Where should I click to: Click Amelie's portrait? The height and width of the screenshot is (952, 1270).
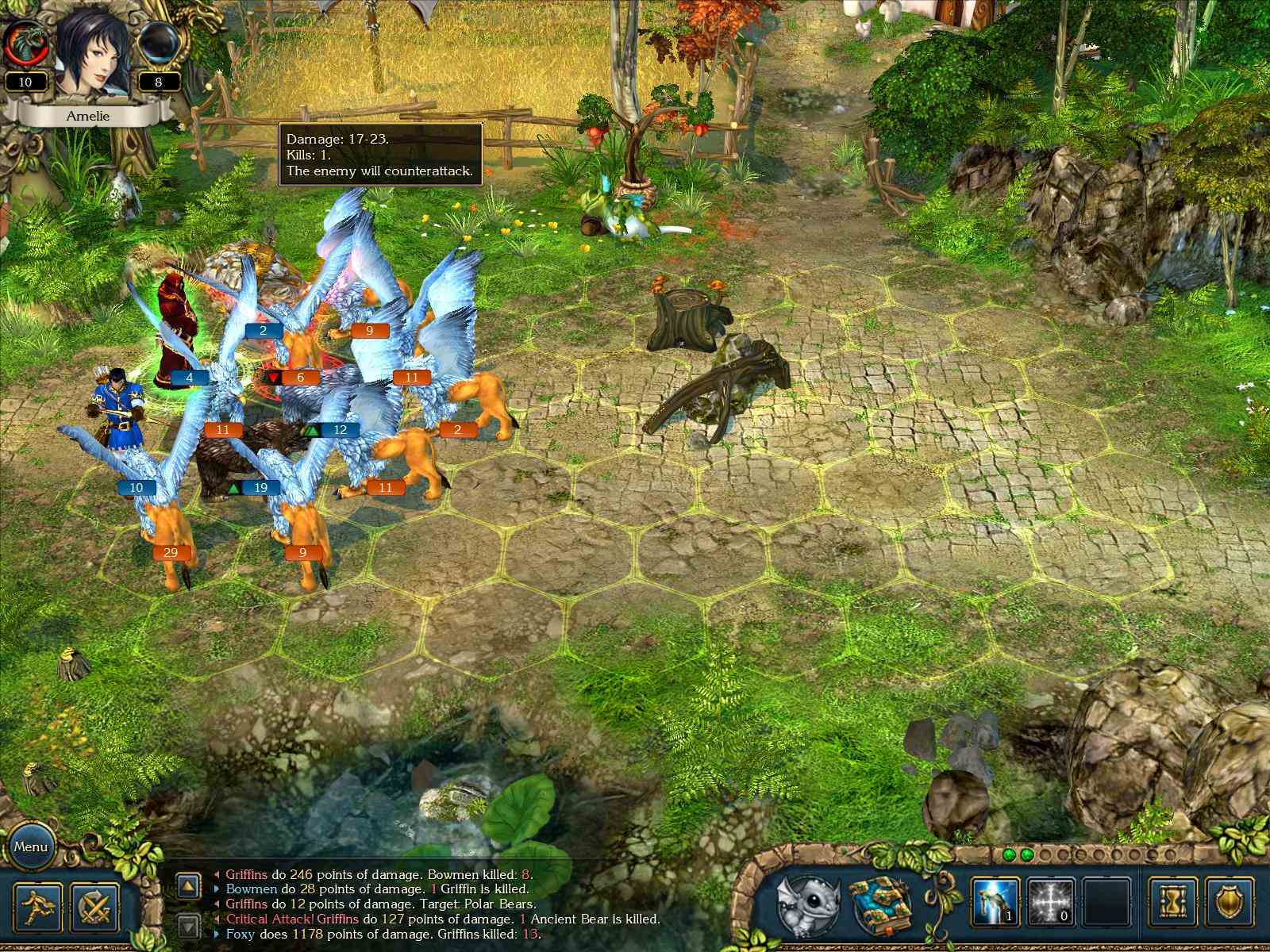93,48
